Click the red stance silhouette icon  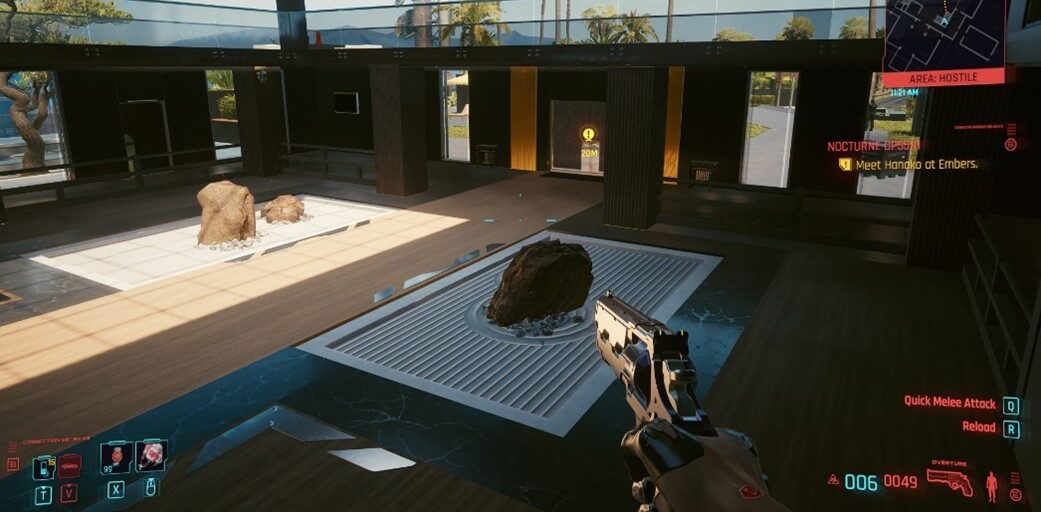click(991, 486)
